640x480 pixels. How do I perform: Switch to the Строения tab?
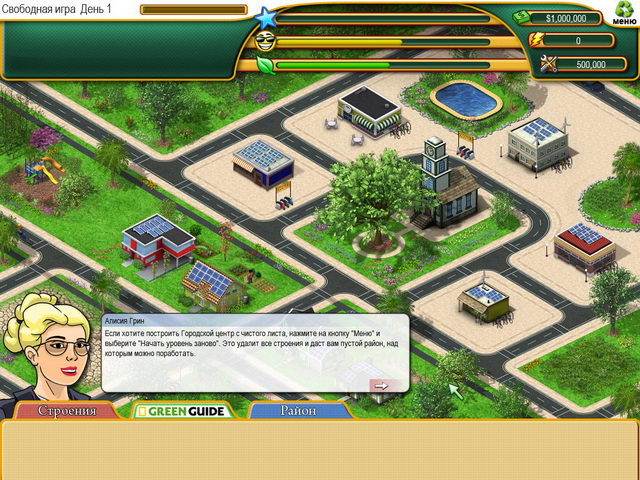click(x=67, y=411)
